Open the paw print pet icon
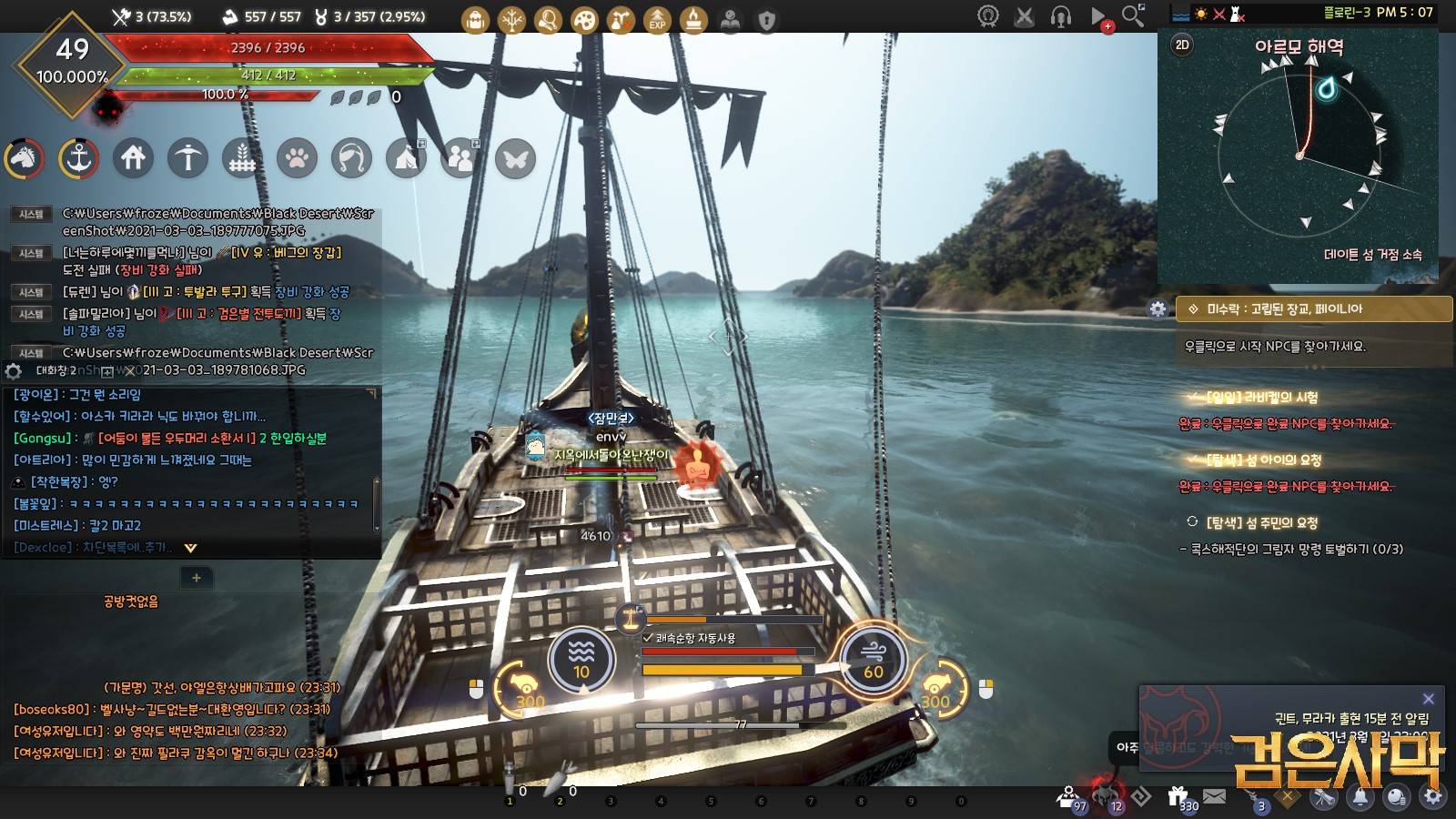Image resolution: width=1456 pixels, height=819 pixels. 297,158
